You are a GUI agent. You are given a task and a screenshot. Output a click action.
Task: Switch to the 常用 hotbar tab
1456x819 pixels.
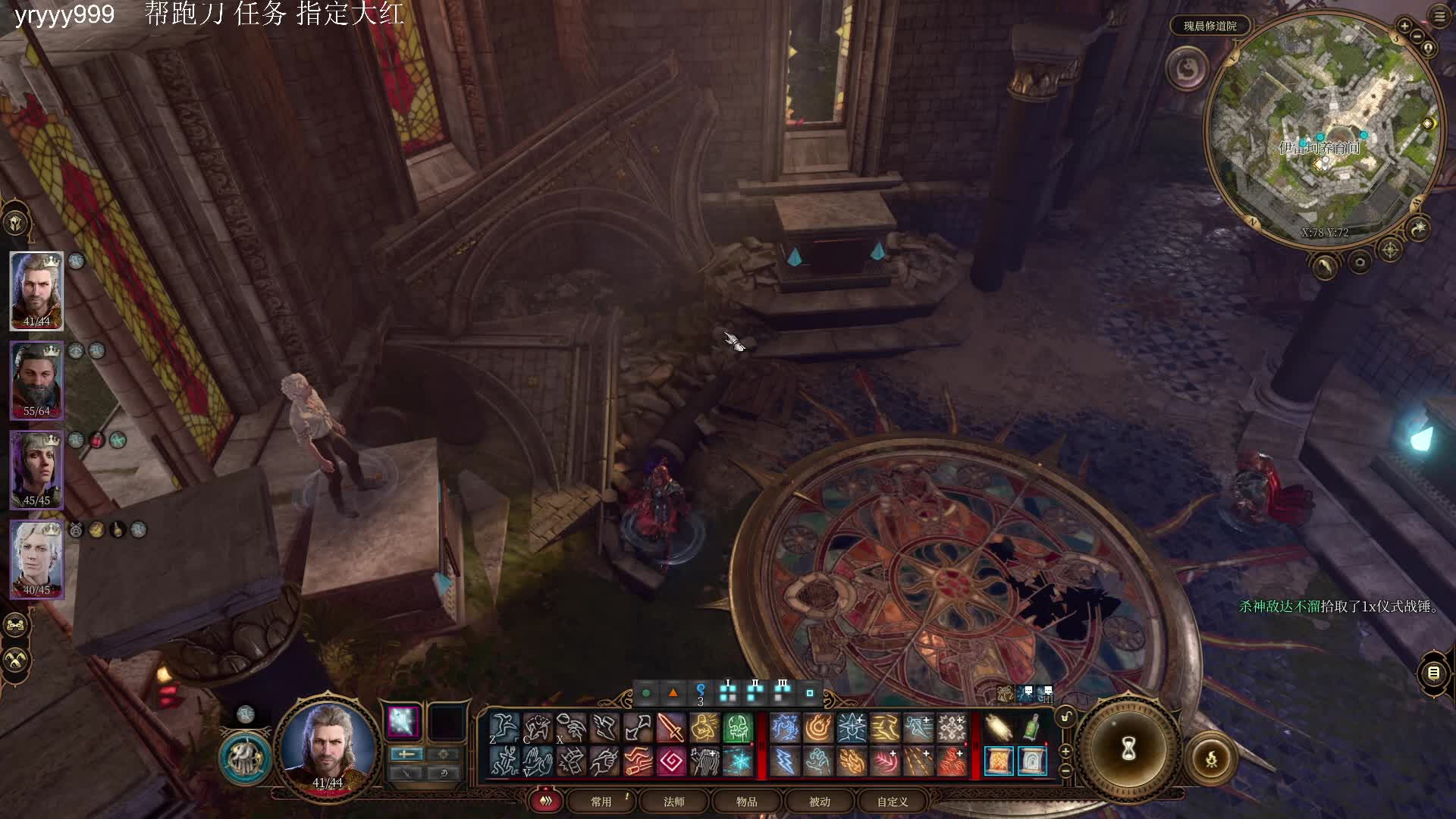(x=601, y=802)
